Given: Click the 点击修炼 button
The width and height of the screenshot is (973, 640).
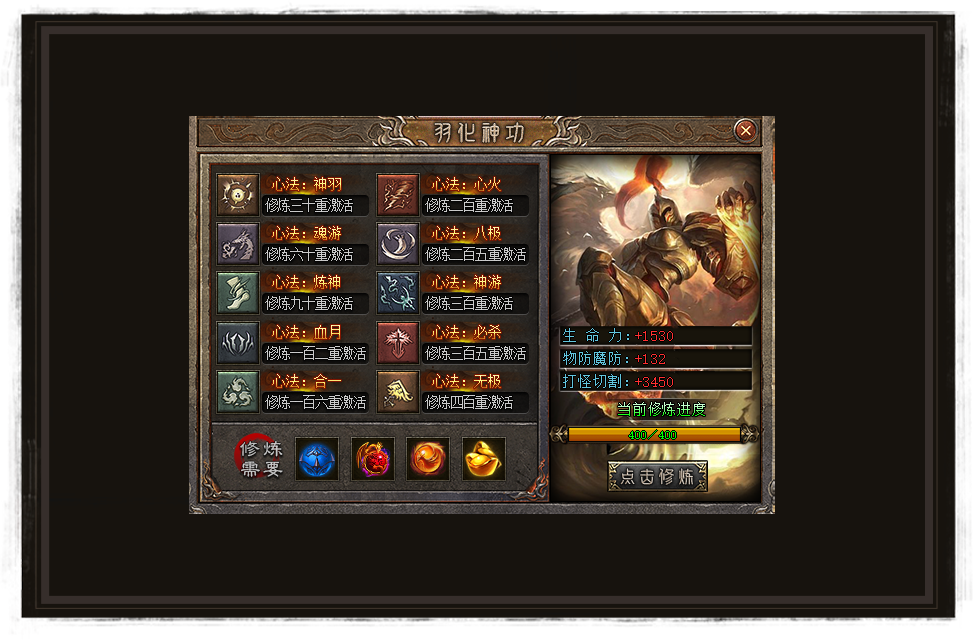Looking at the screenshot, I should point(657,476).
